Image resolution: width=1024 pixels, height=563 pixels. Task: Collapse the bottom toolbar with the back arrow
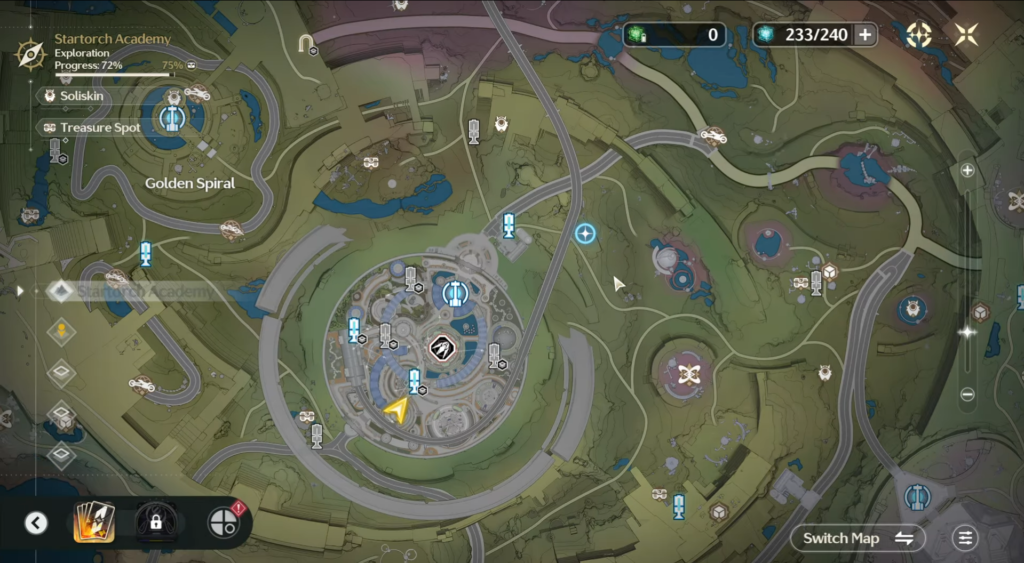[36, 522]
